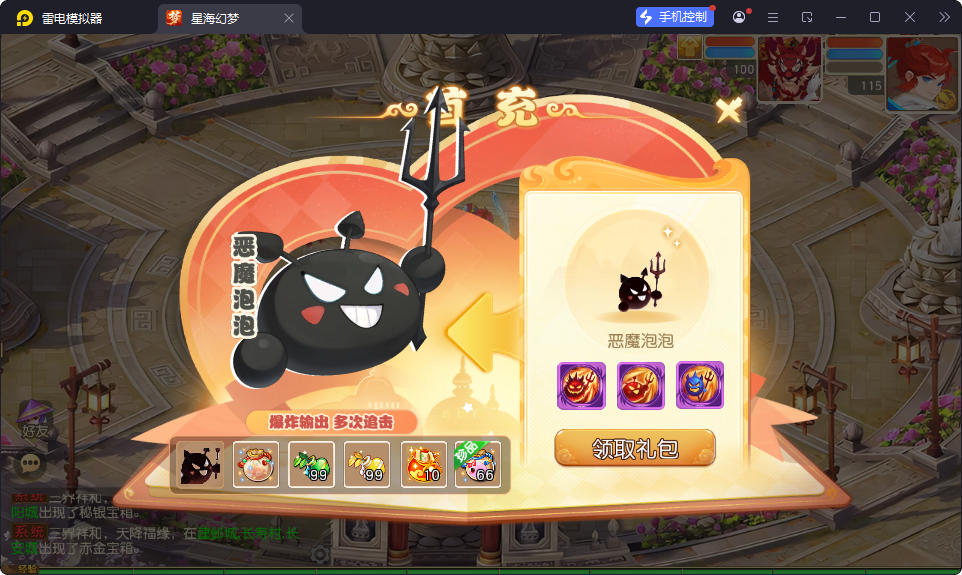Claim the gift pack with 领取礼包
Screen dimensions: 962x575
(635, 449)
